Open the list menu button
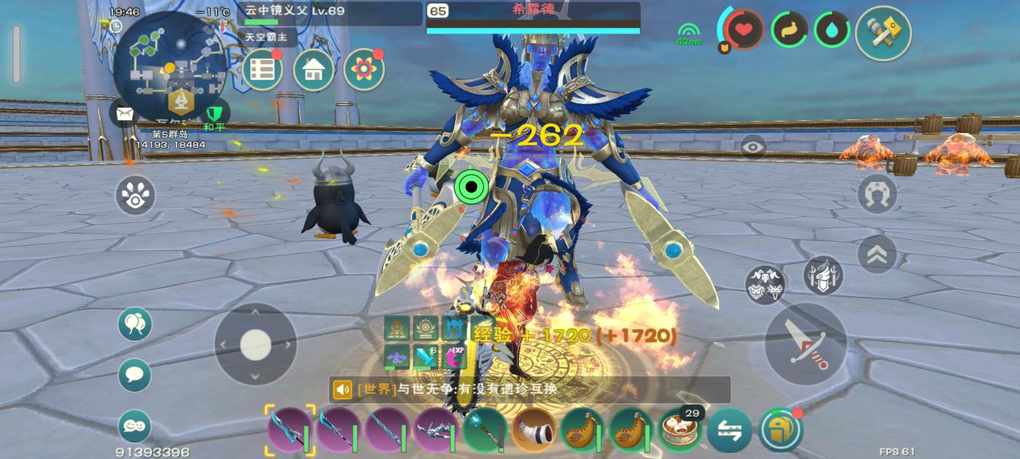The image size is (1020, 459). pos(262,70)
